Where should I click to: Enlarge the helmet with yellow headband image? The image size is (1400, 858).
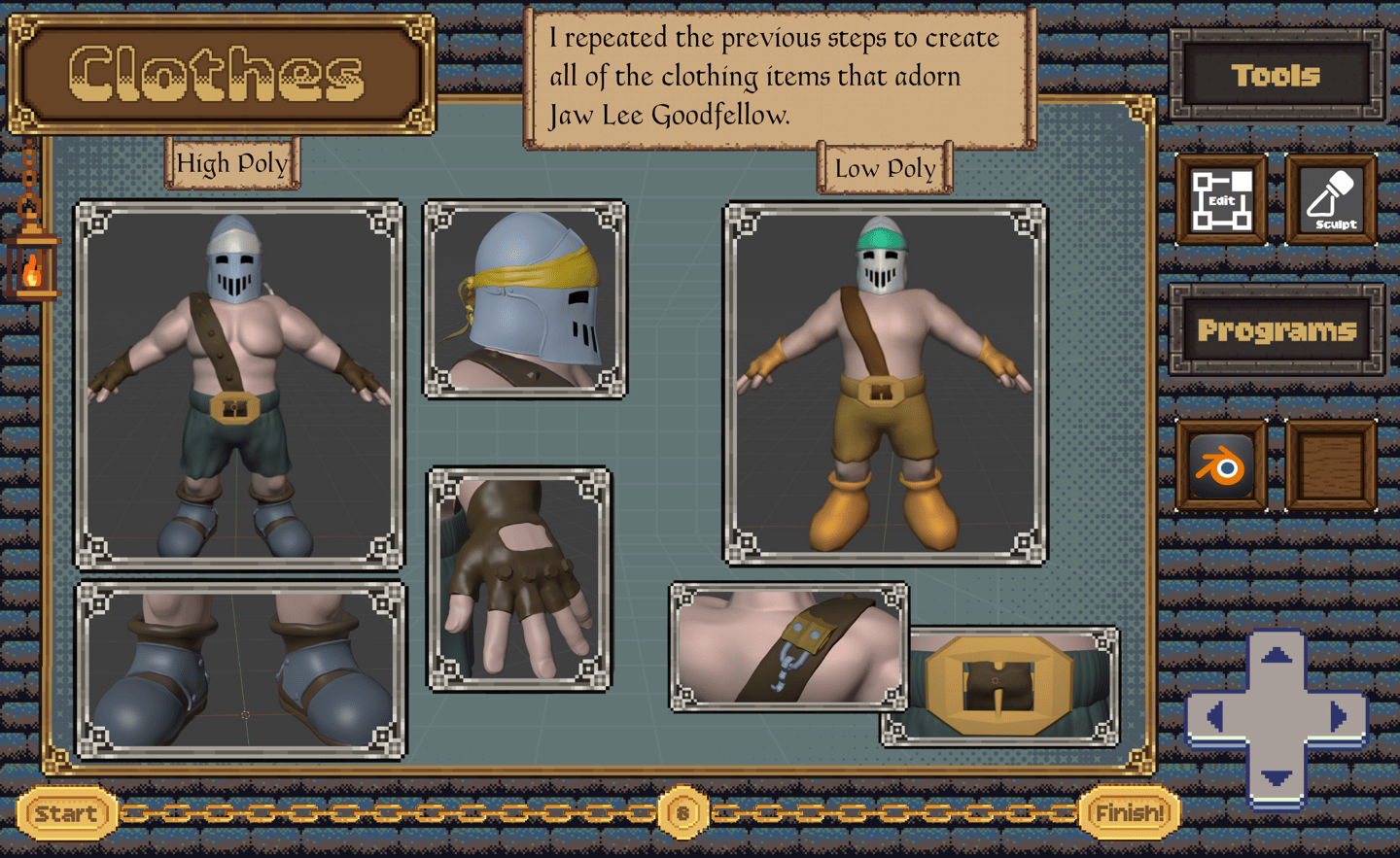click(x=525, y=299)
